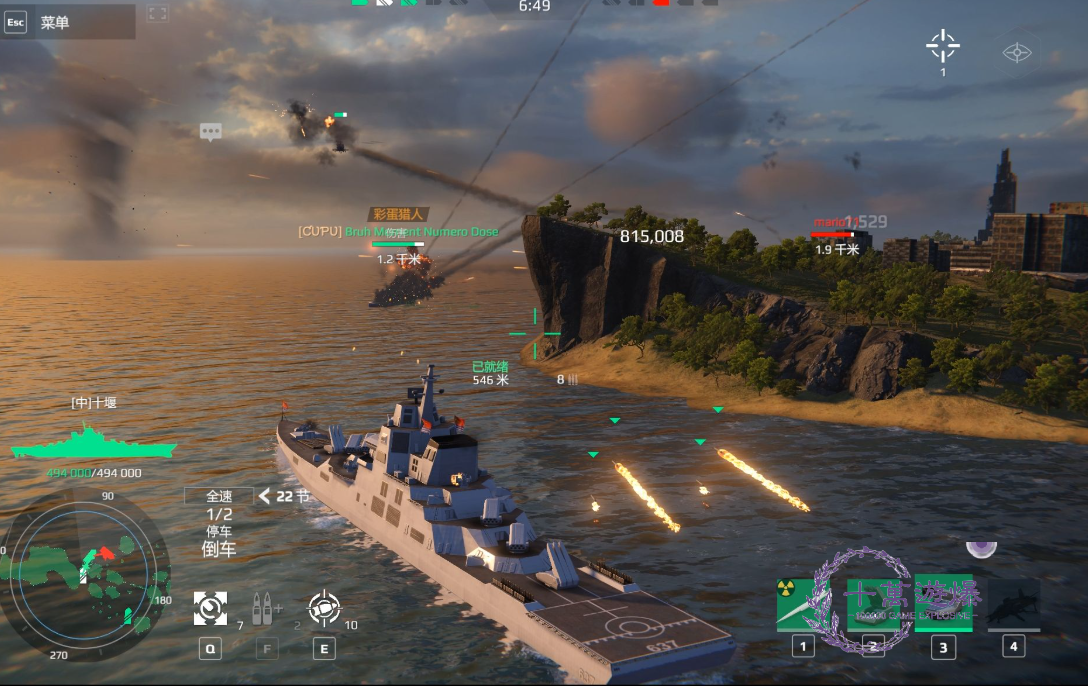This screenshot has width=1088, height=686.
Task: Activate the wrench repair ability
Action: (x=210, y=607)
